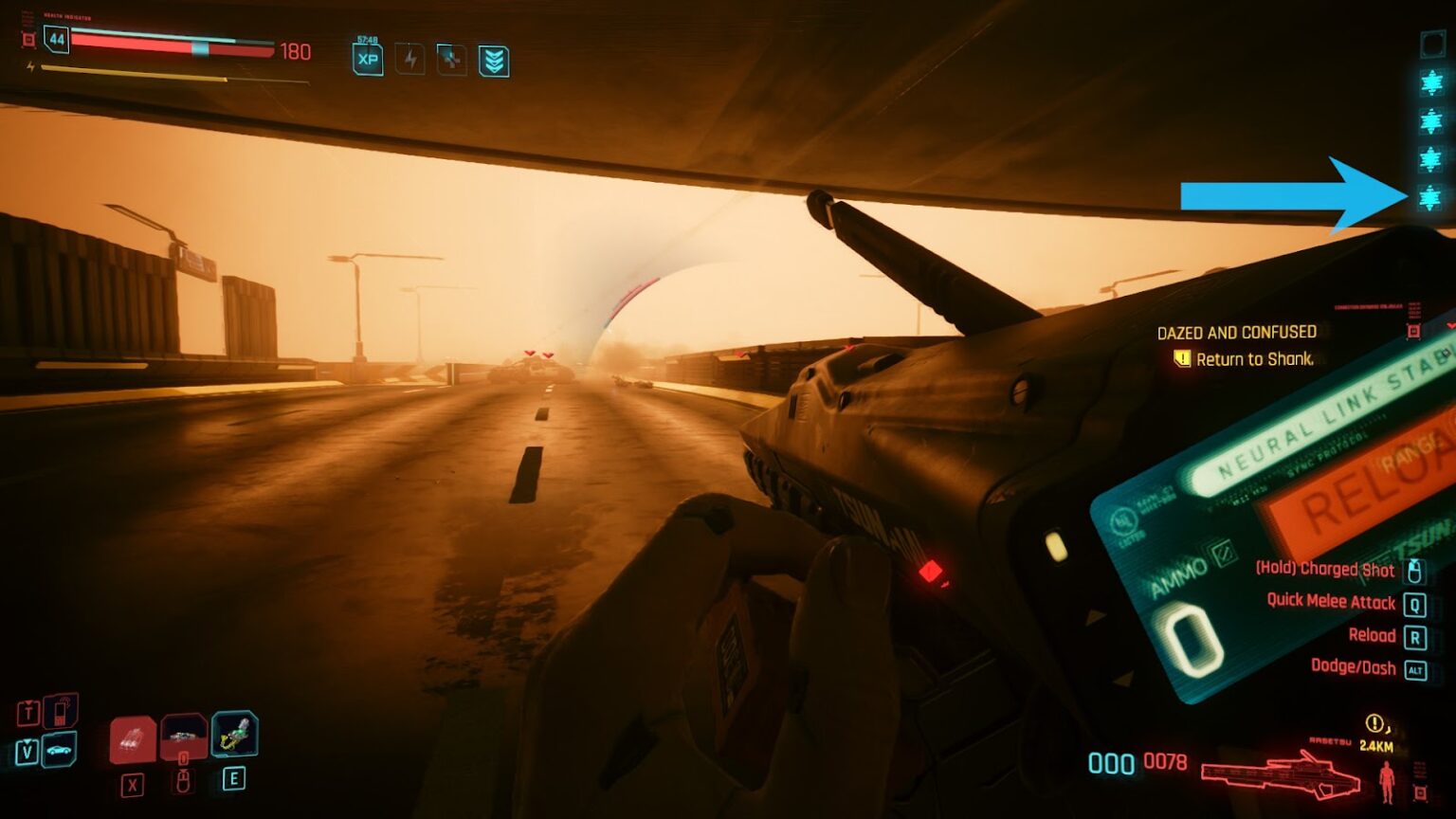This screenshot has height=819, width=1456.
Task: Click the Rasetsu weapon outline icon
Action: (x=1280, y=772)
